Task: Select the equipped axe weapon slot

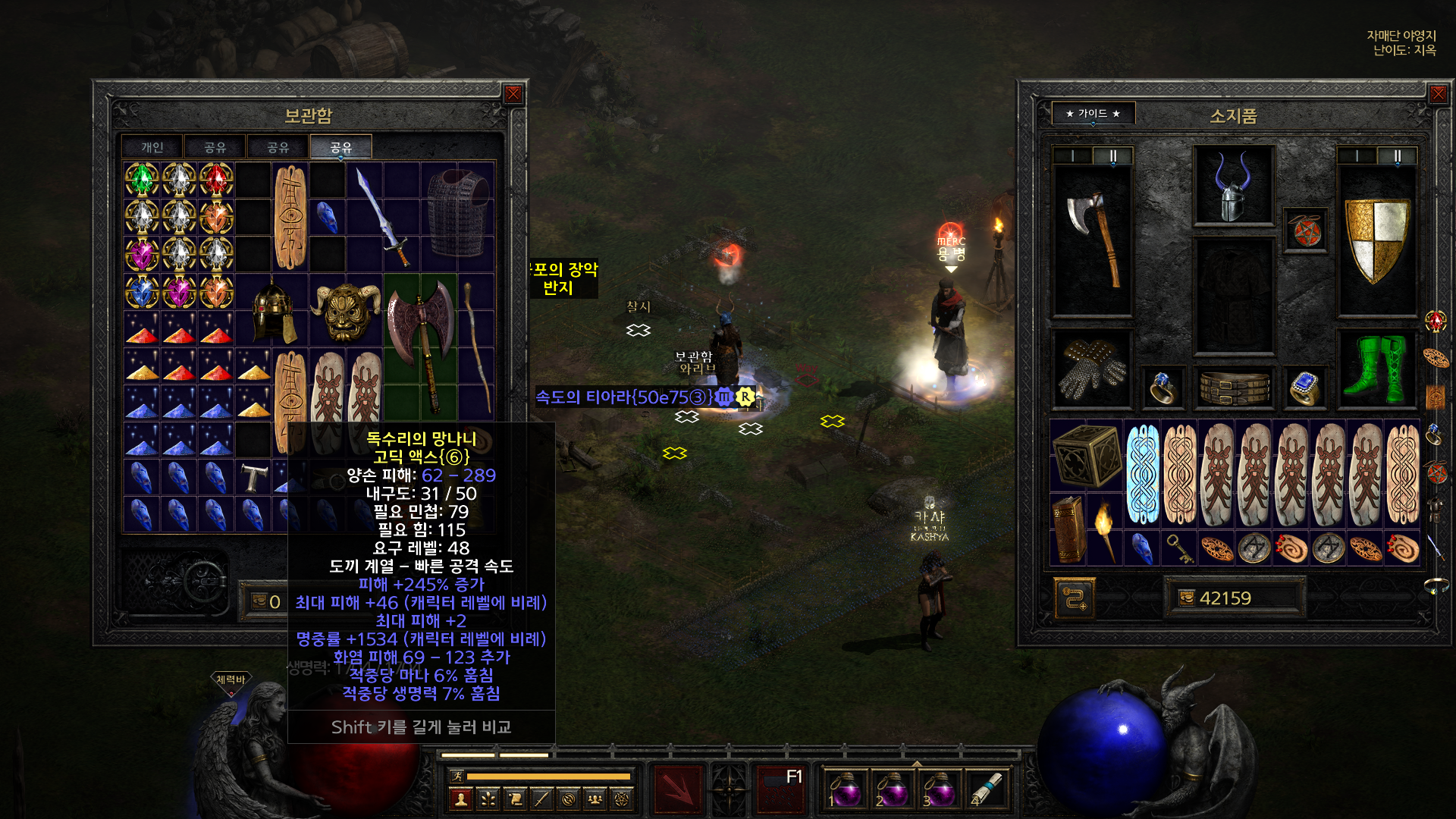Action: (1092, 240)
